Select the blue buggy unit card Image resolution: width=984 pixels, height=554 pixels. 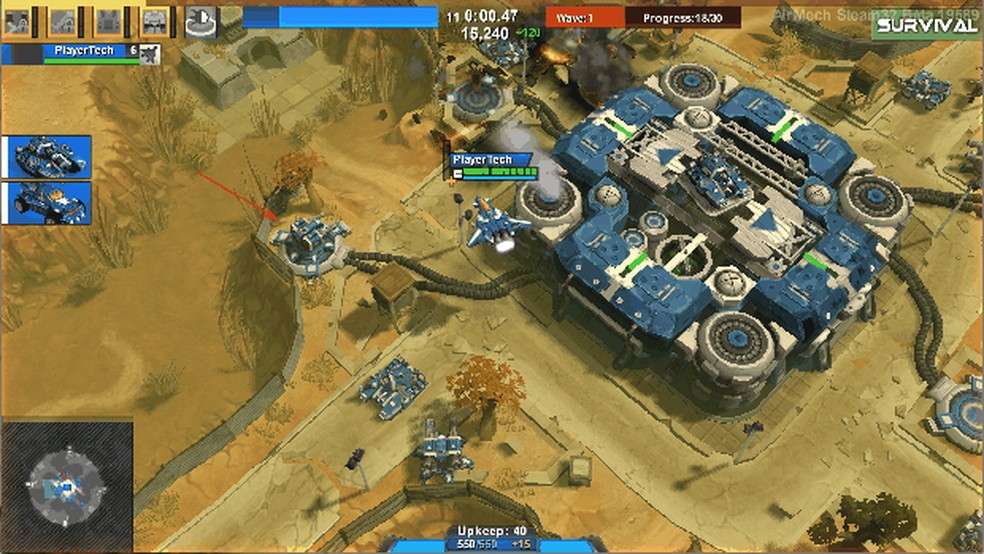coord(50,202)
